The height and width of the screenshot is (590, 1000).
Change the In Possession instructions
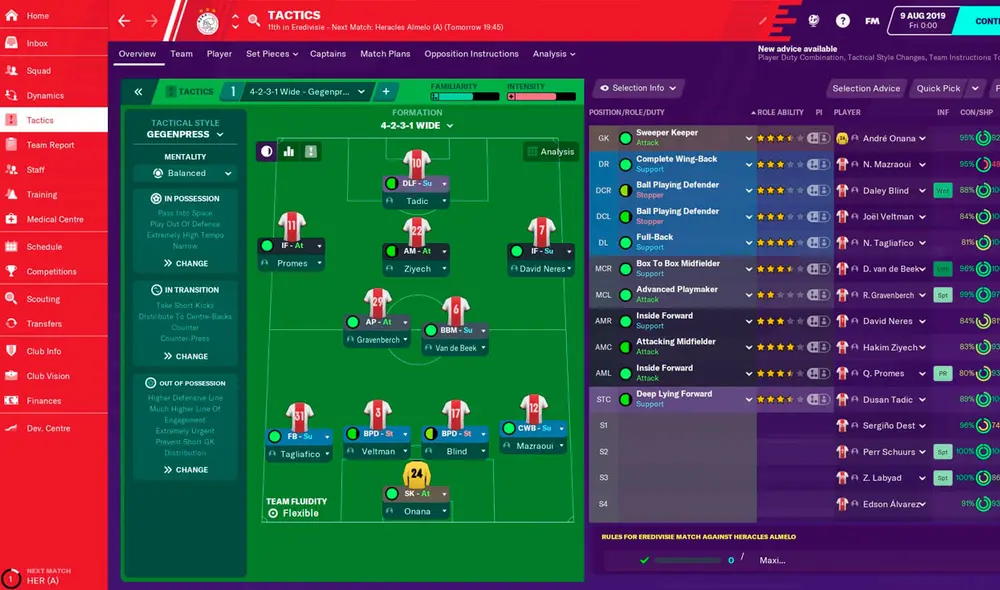coord(185,264)
